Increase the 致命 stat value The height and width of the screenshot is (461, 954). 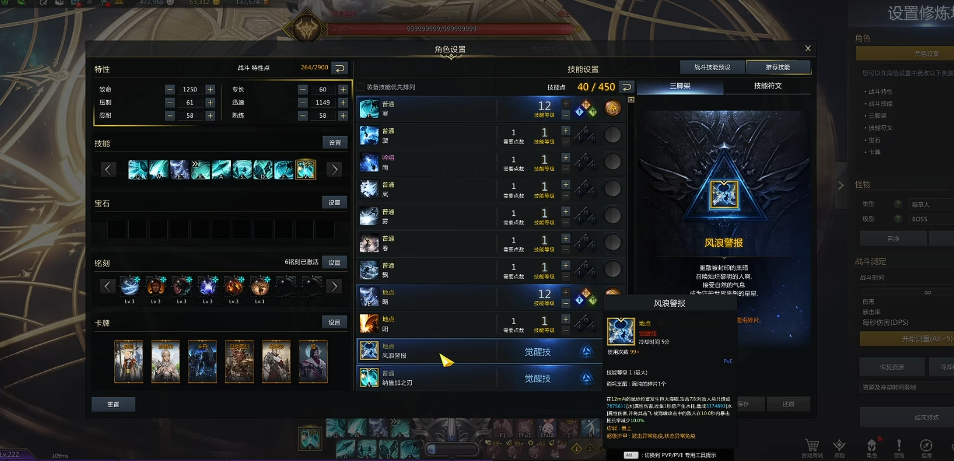[x=210, y=89]
